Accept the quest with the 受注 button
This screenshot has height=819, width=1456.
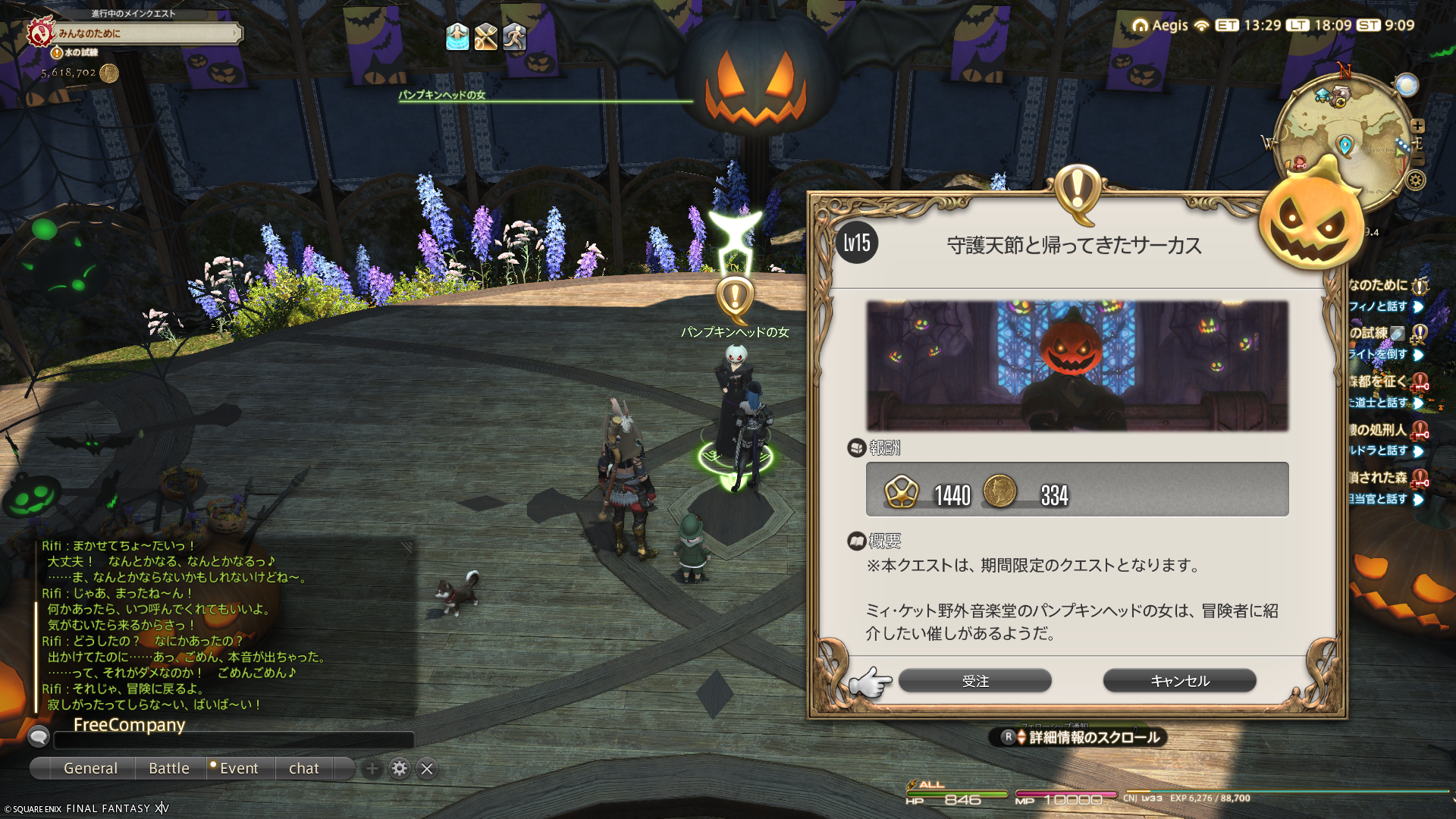974,681
